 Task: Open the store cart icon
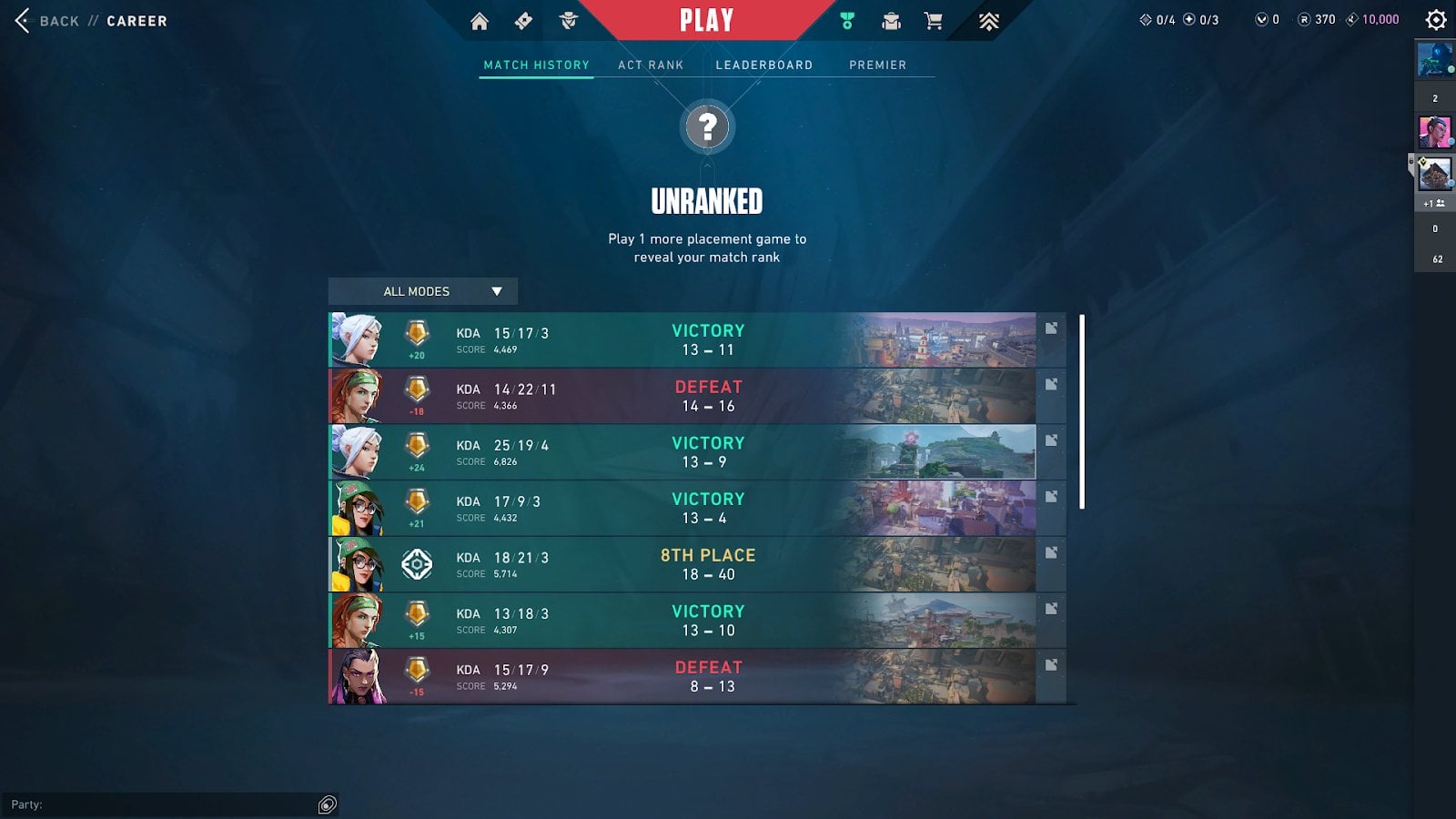[933, 21]
